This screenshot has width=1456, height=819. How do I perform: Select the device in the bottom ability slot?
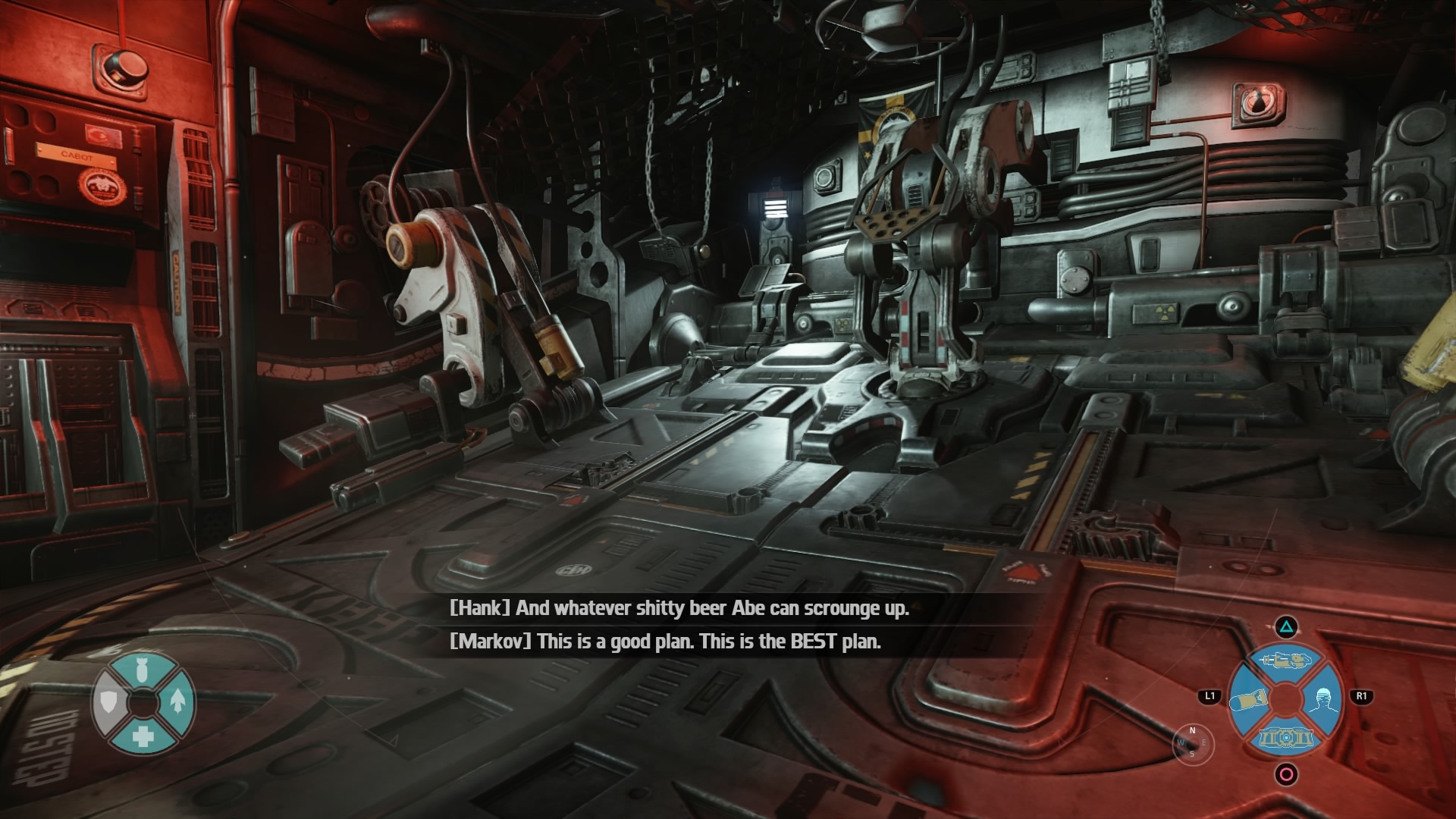[x=1285, y=737]
